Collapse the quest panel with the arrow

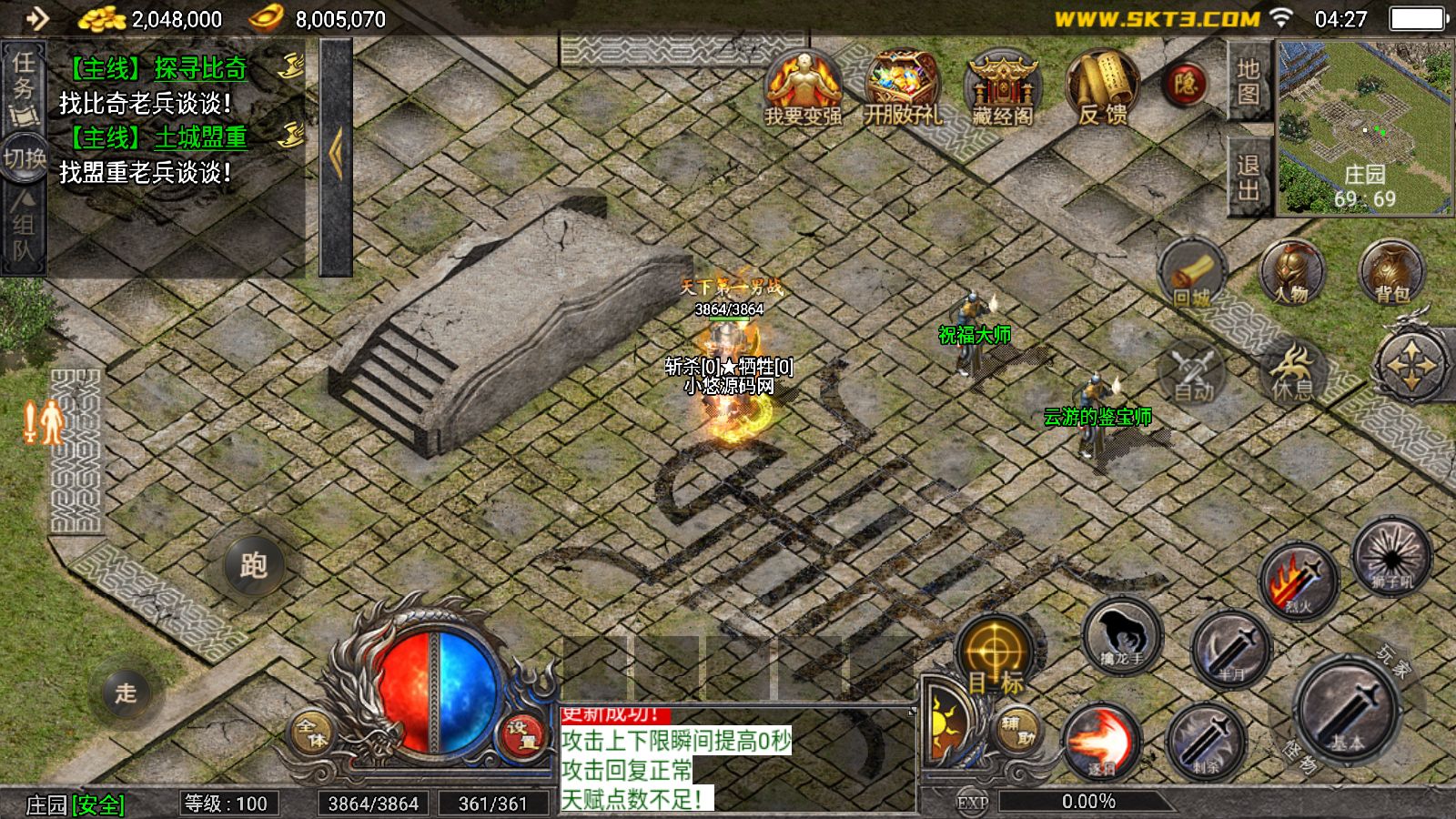[336, 155]
